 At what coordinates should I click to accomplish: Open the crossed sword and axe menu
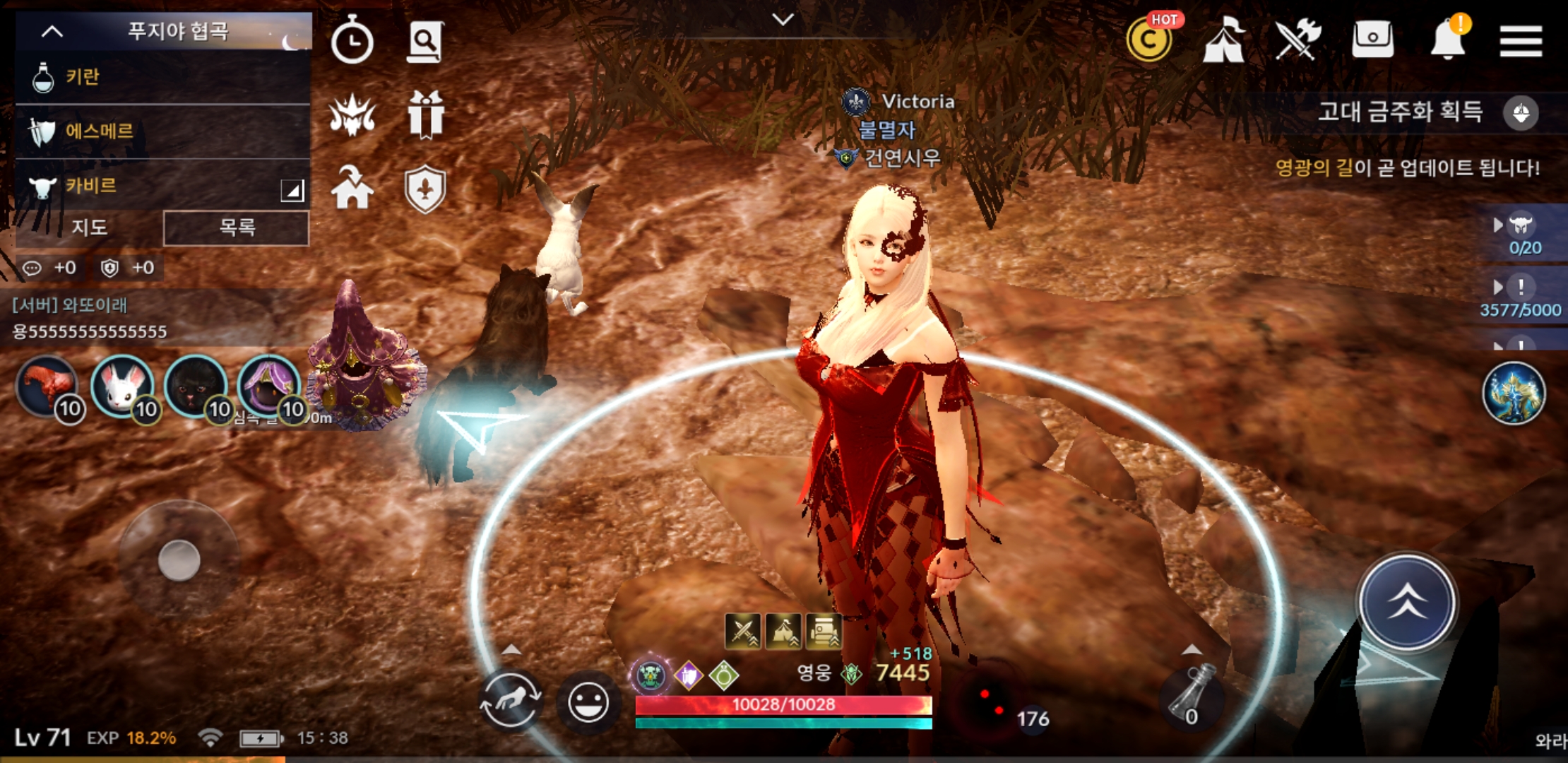pyautogui.click(x=1298, y=40)
